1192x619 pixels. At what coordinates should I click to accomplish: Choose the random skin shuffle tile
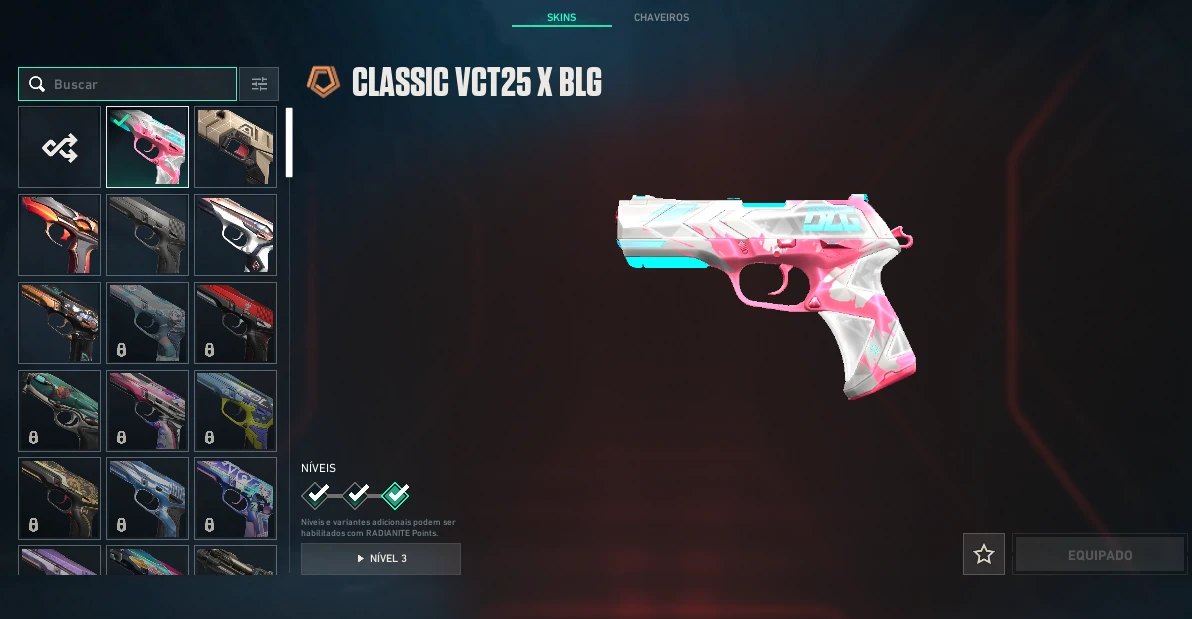[x=60, y=147]
